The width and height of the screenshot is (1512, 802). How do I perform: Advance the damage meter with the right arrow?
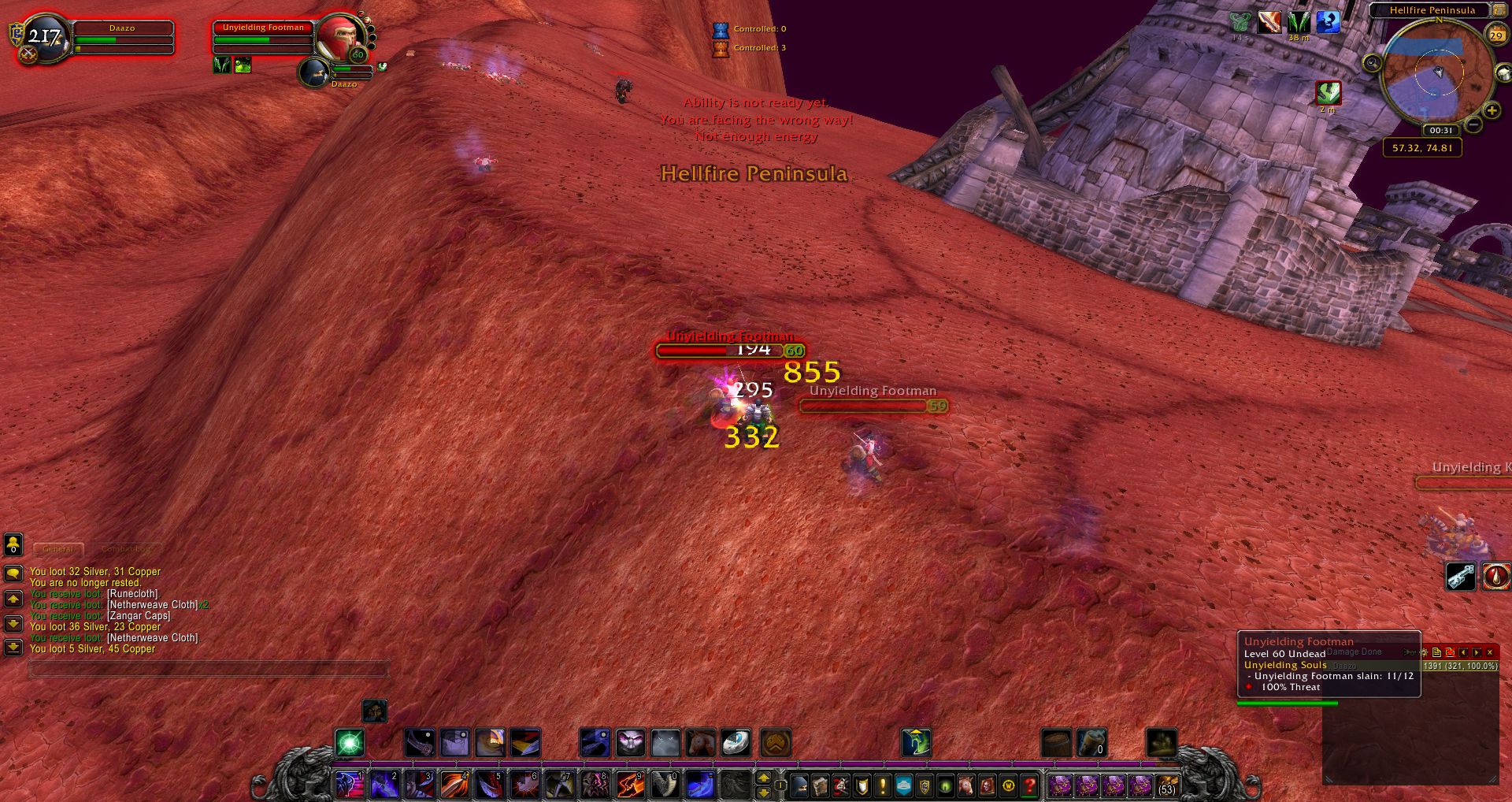click(1477, 652)
